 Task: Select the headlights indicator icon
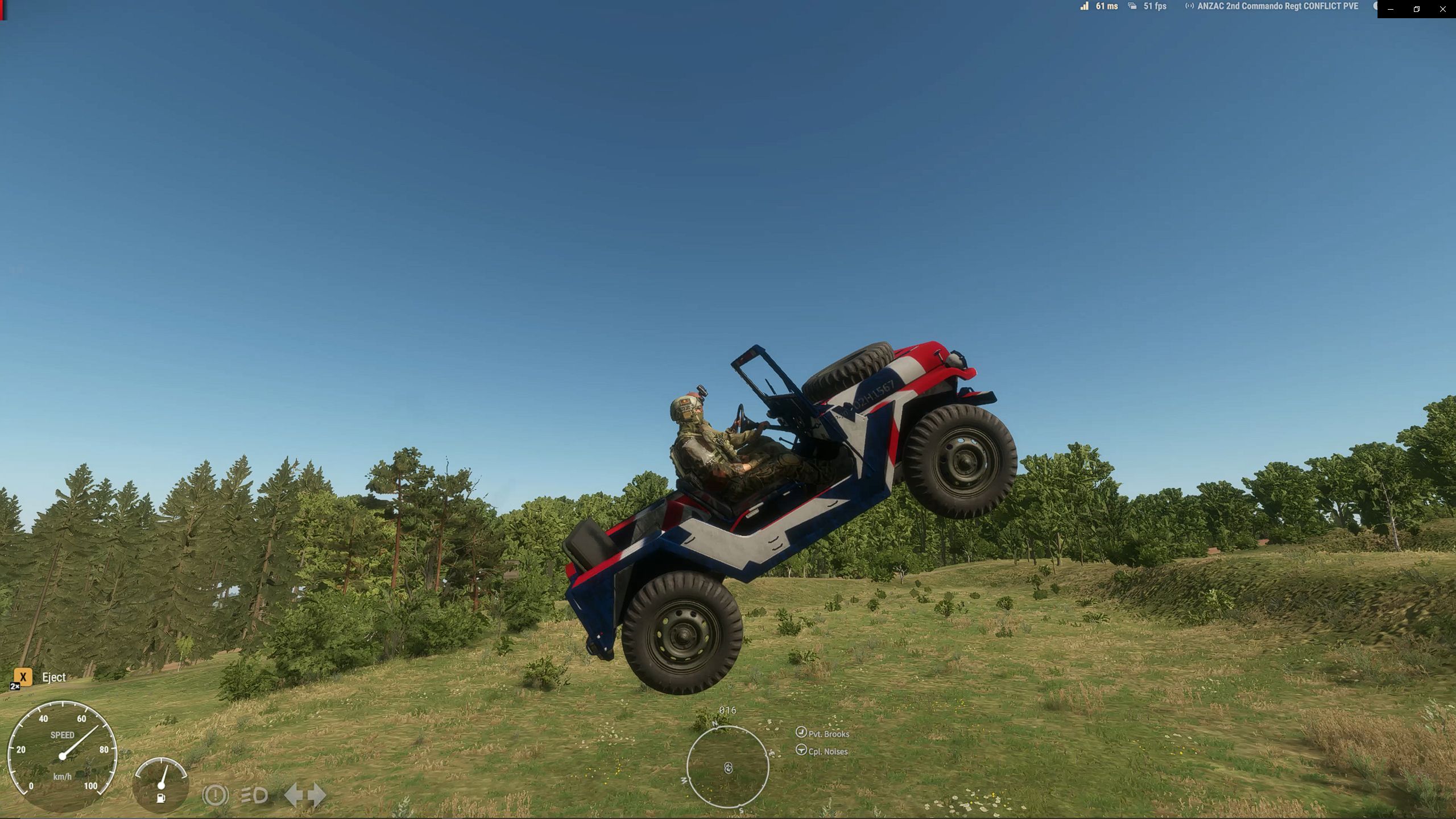[254, 796]
